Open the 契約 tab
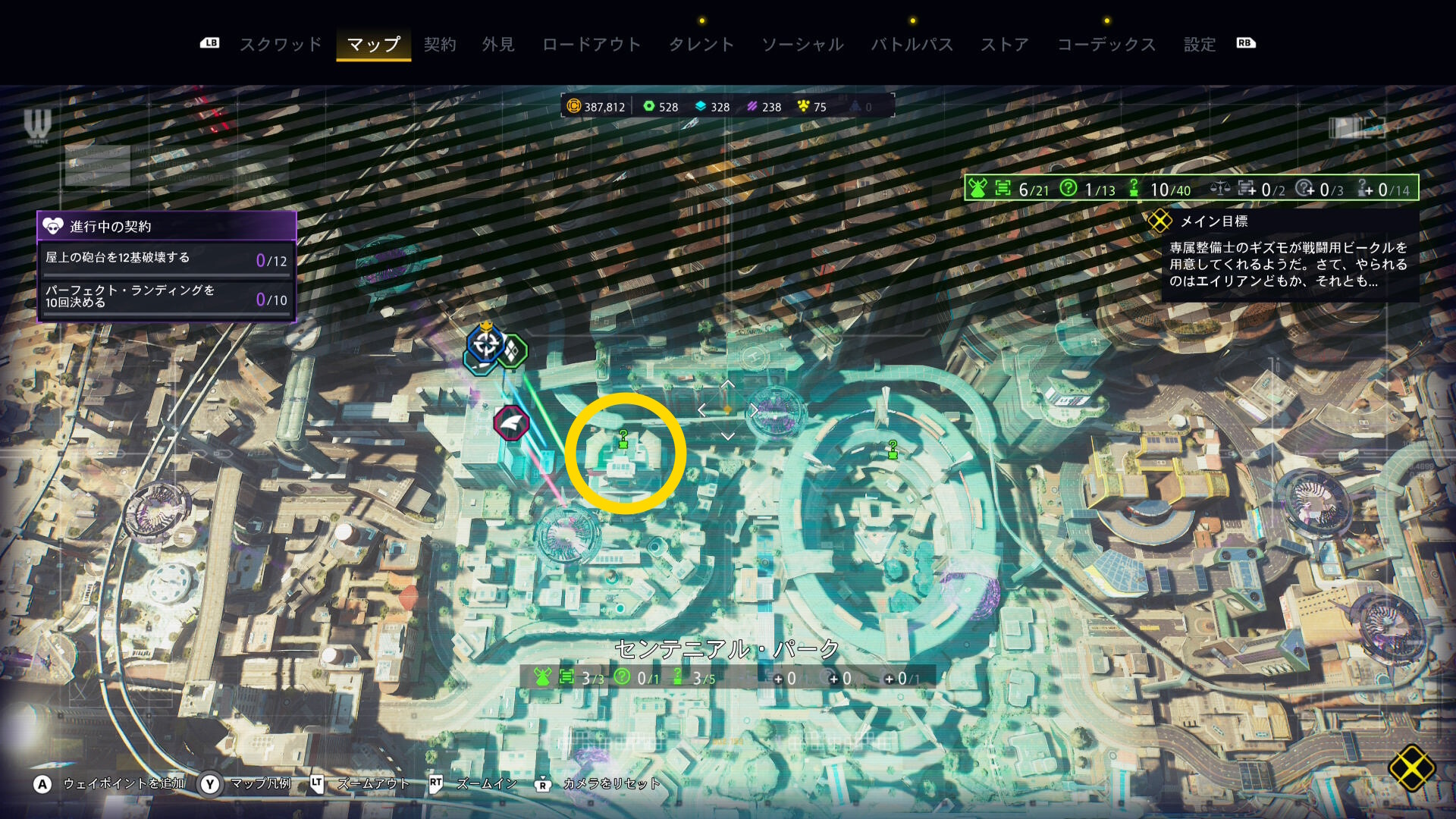This screenshot has height=819, width=1456. (440, 45)
